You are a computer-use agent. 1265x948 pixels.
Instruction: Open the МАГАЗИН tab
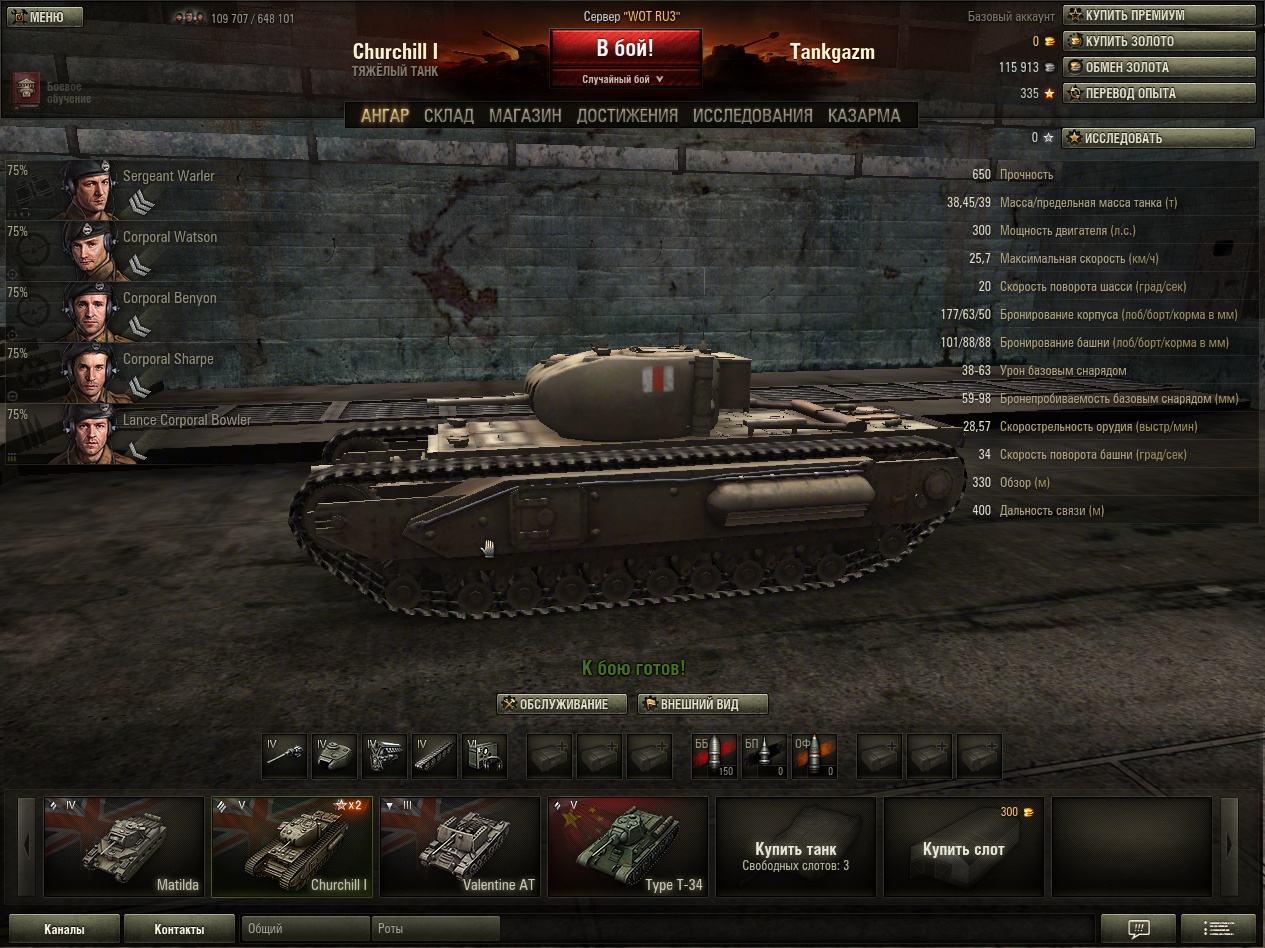[525, 115]
